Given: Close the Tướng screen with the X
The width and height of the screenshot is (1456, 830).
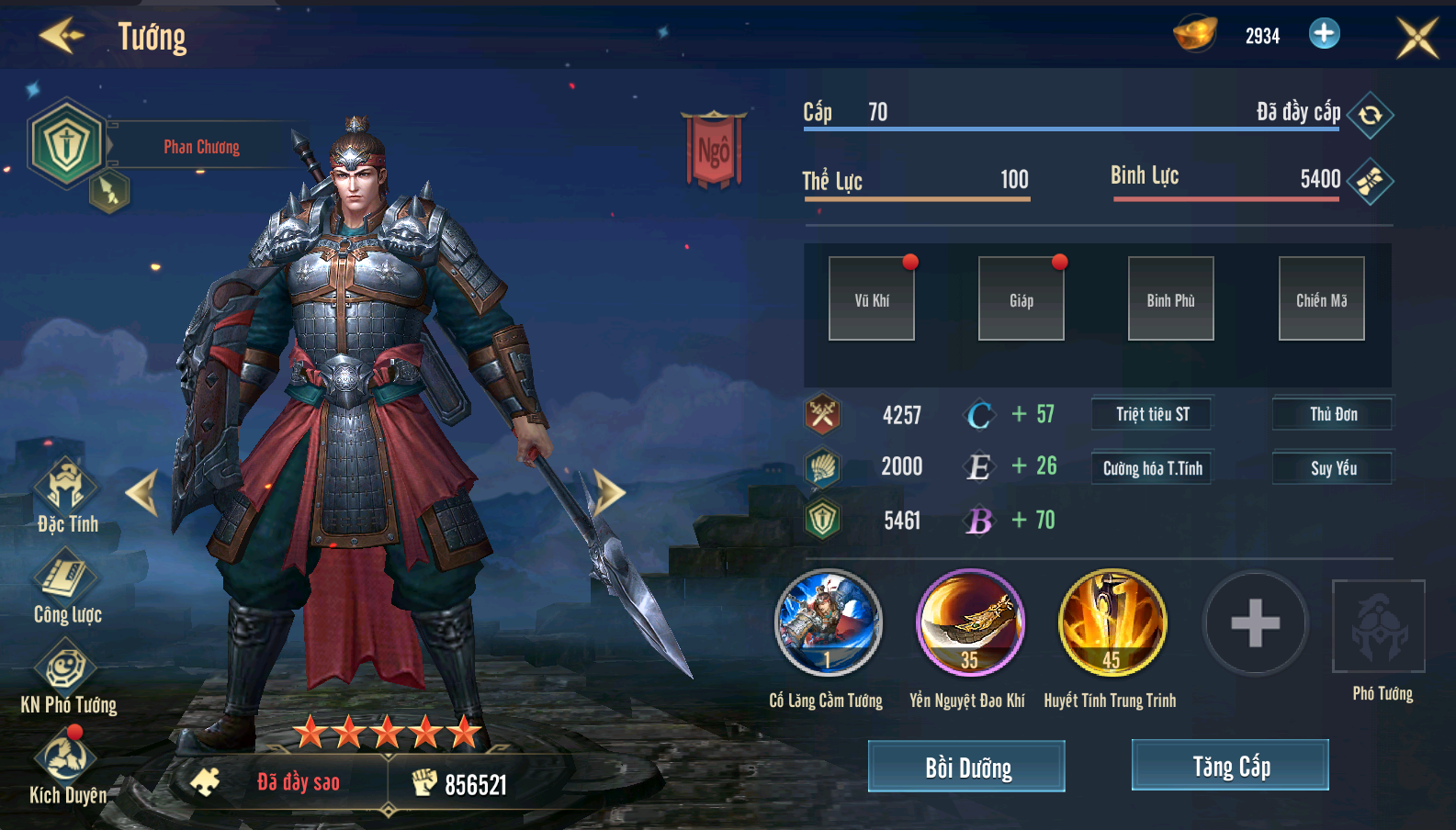Looking at the screenshot, I should pyautogui.click(x=1416, y=38).
